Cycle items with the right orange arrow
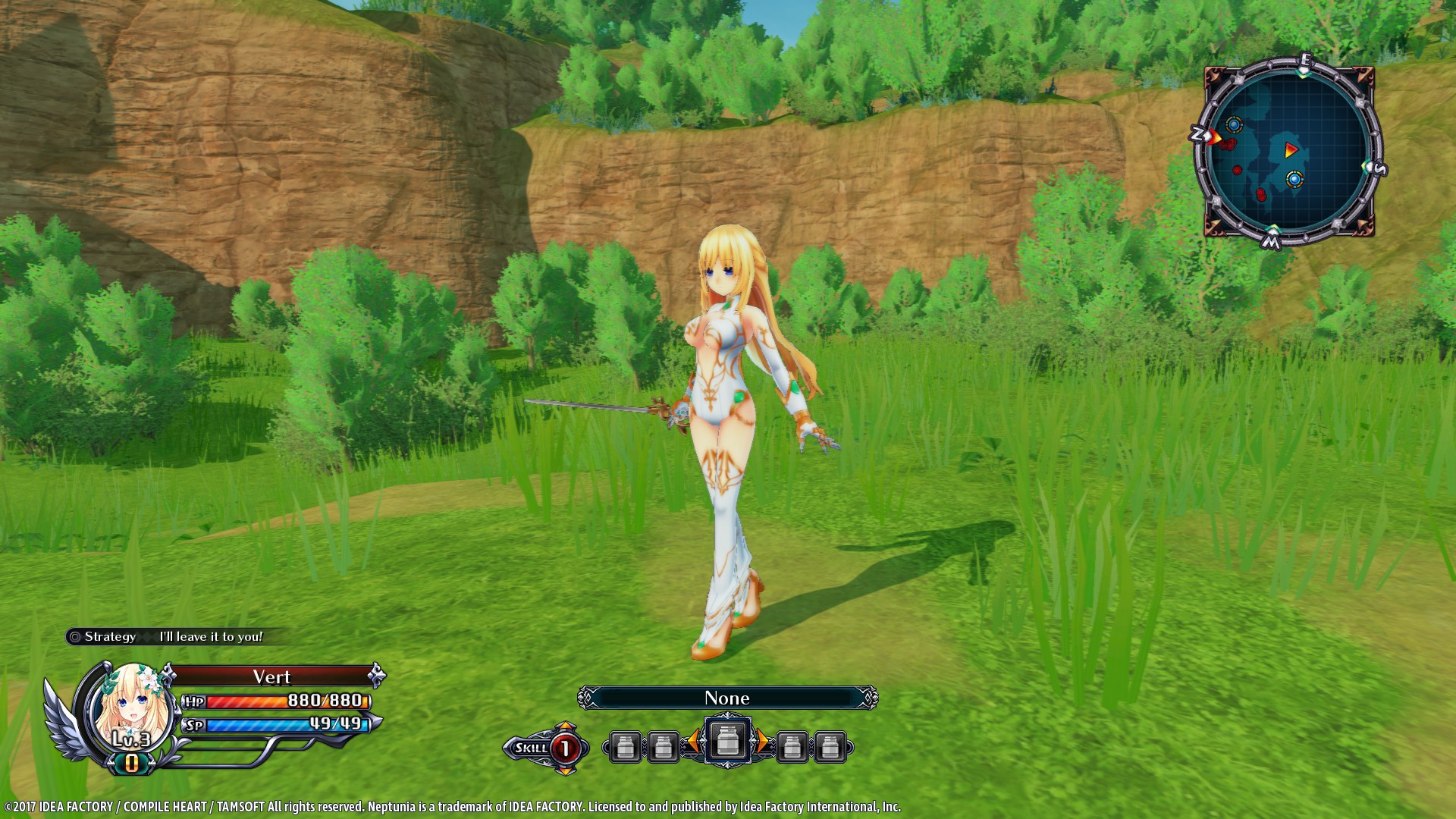The height and width of the screenshot is (819, 1456). click(762, 742)
